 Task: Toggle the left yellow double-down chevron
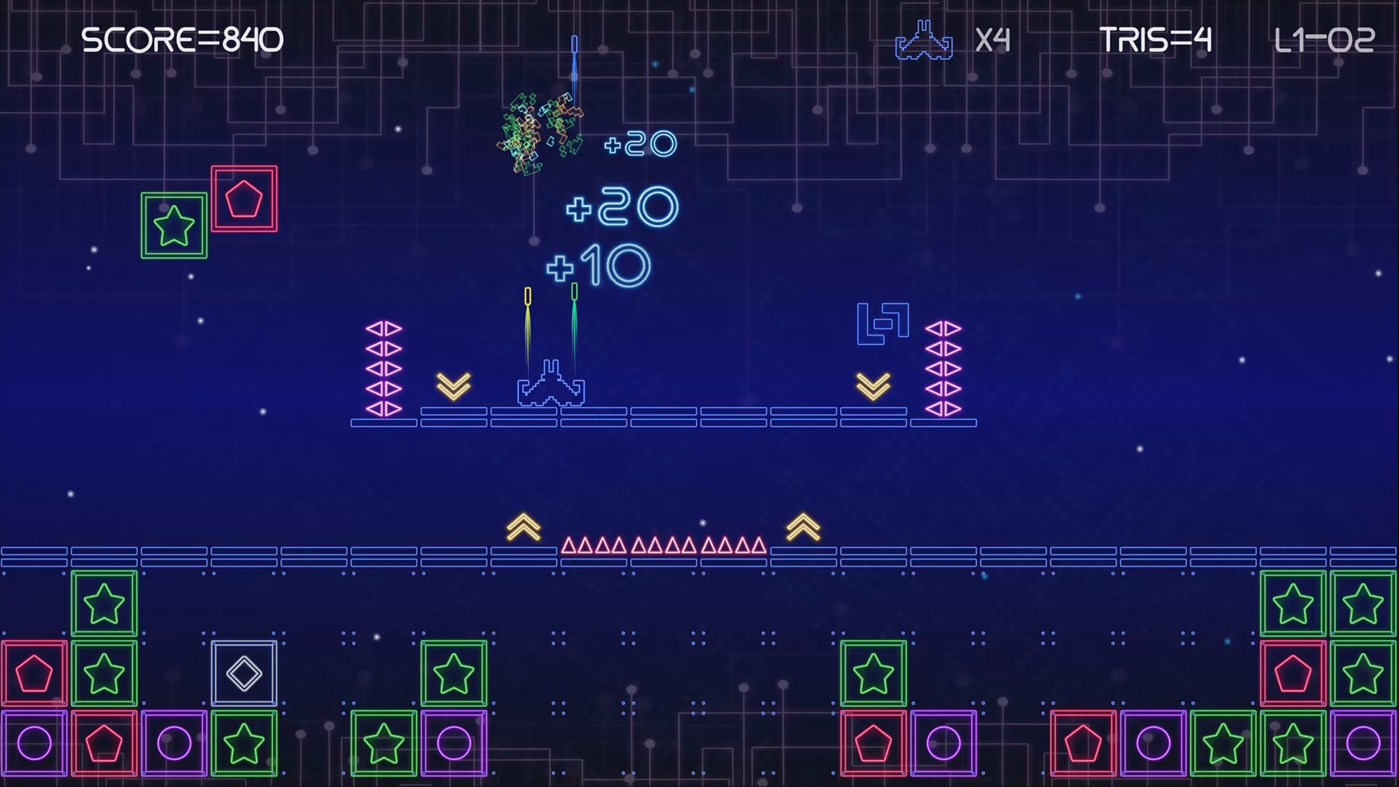(x=455, y=385)
